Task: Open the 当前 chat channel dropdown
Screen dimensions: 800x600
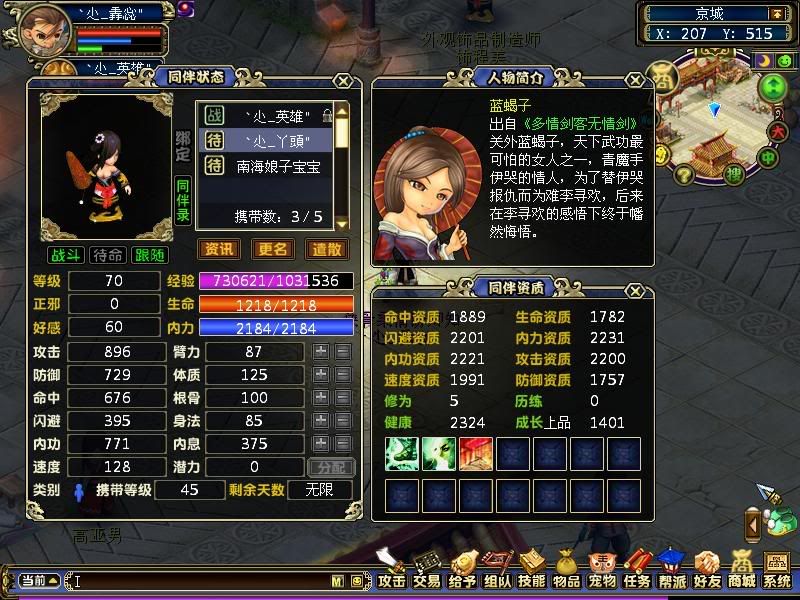Action: point(38,580)
